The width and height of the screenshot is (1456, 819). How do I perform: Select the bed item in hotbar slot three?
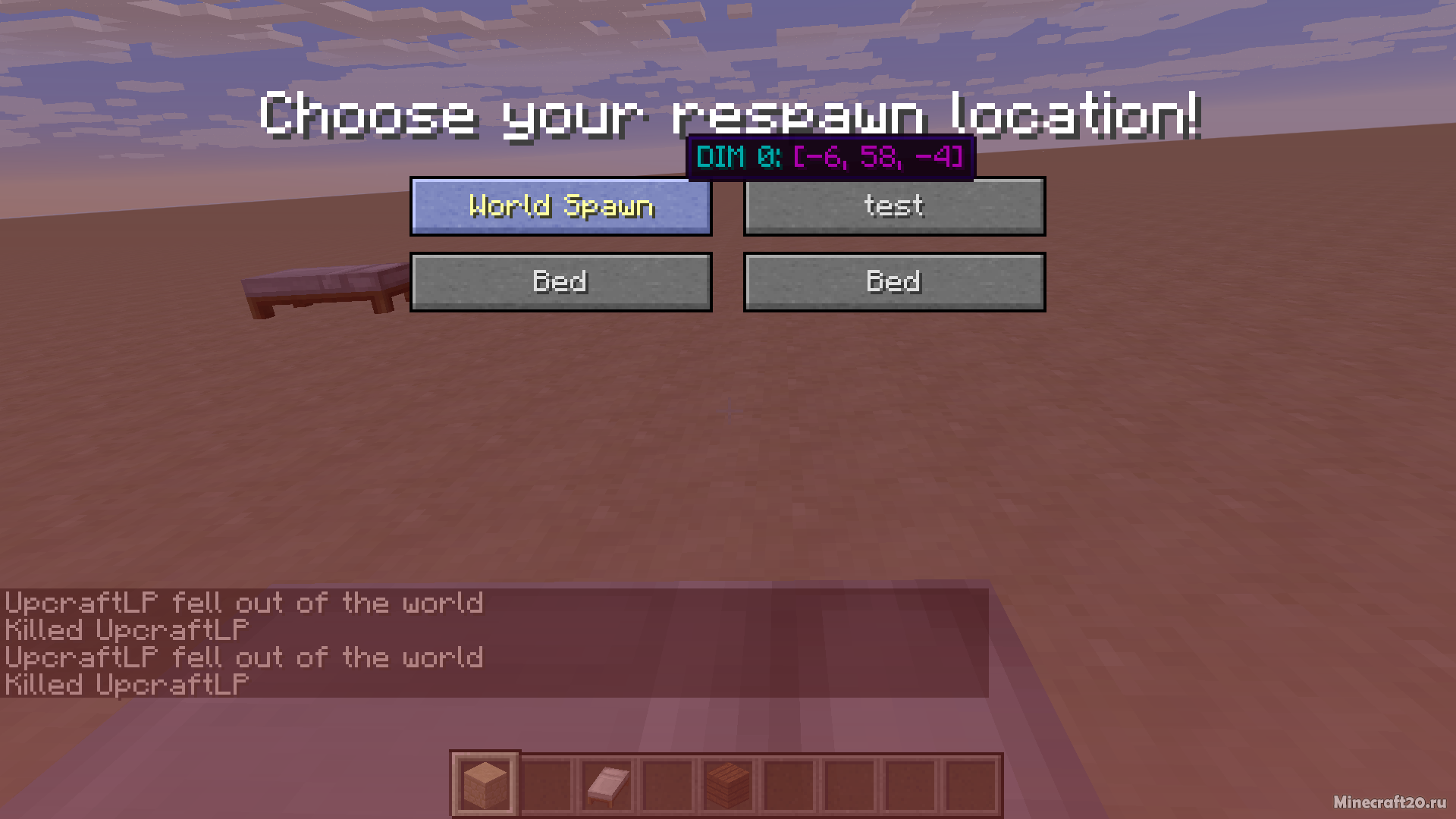pos(607,781)
